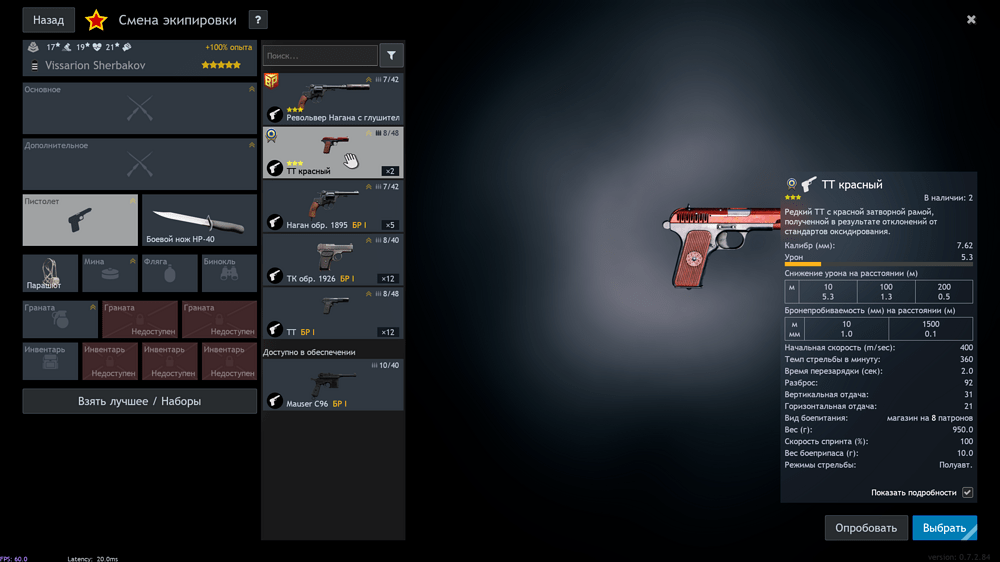The width and height of the screenshot is (1000, 562).
Task: Open the question mark help button
Action: (257, 20)
